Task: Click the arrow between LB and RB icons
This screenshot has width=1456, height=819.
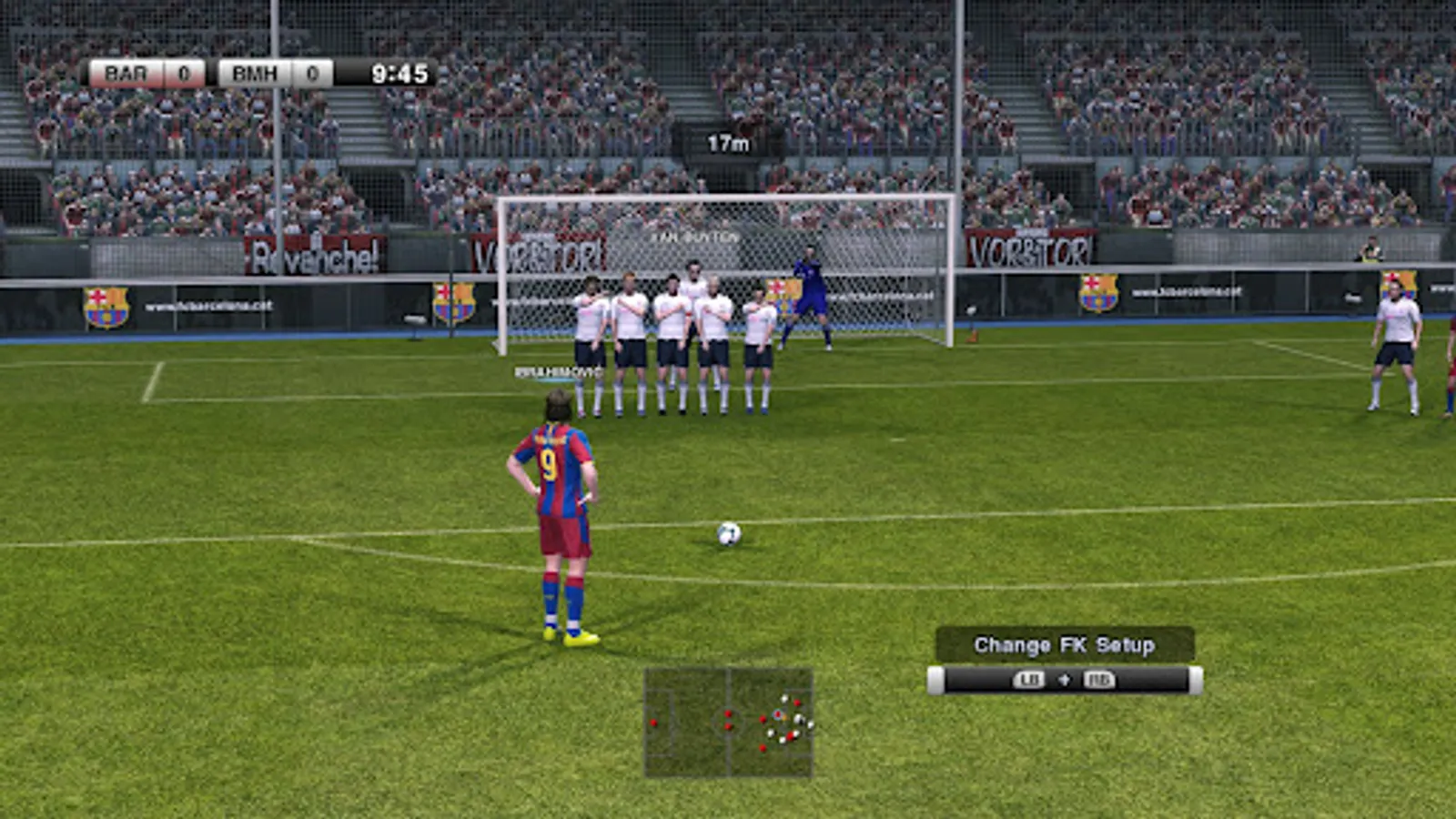Action: click(1066, 680)
